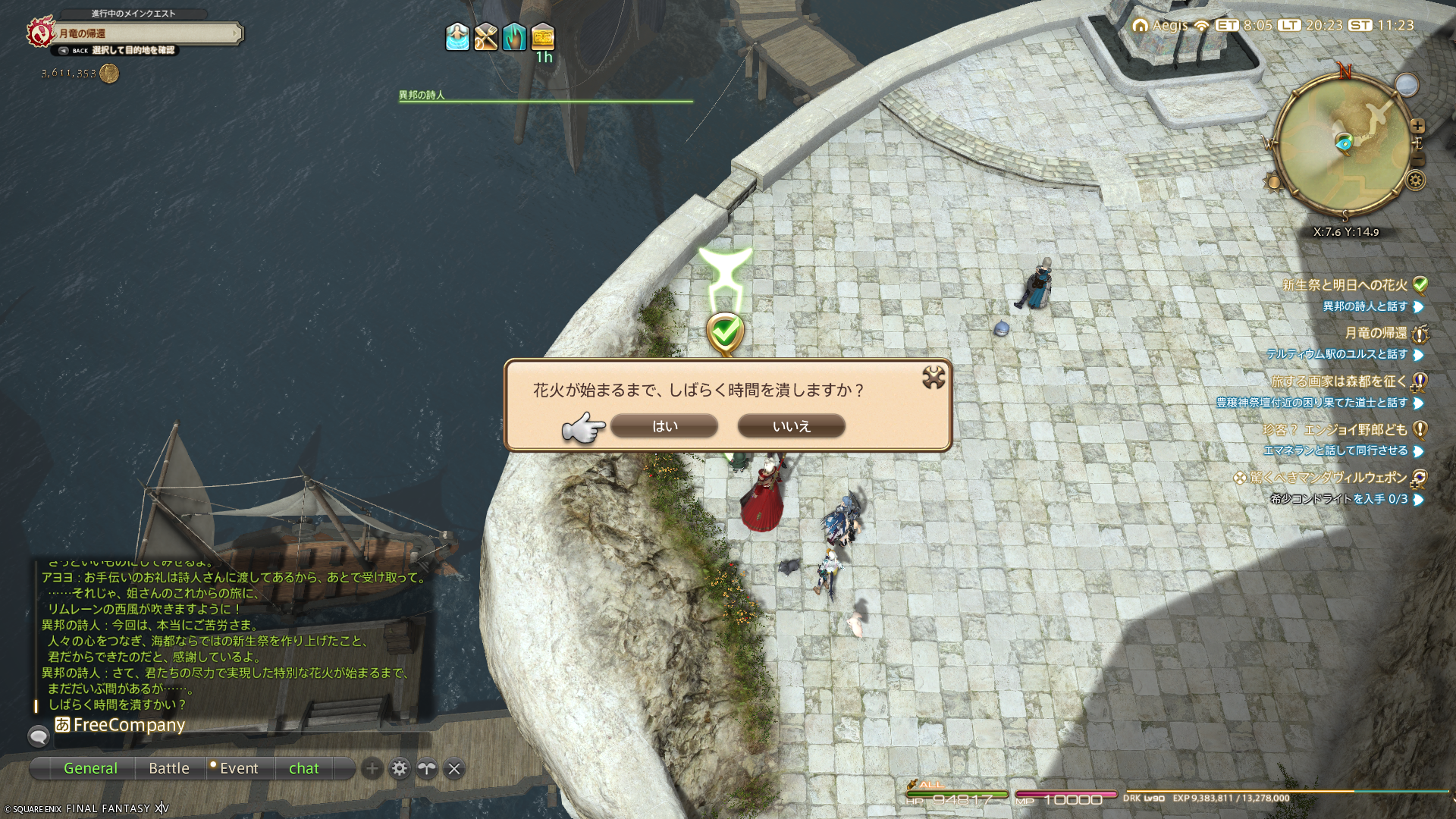Screen dimensions: 1456x819
Task: Select 新生祭と明日への花火 quest in tracker
Action: 1344,285
